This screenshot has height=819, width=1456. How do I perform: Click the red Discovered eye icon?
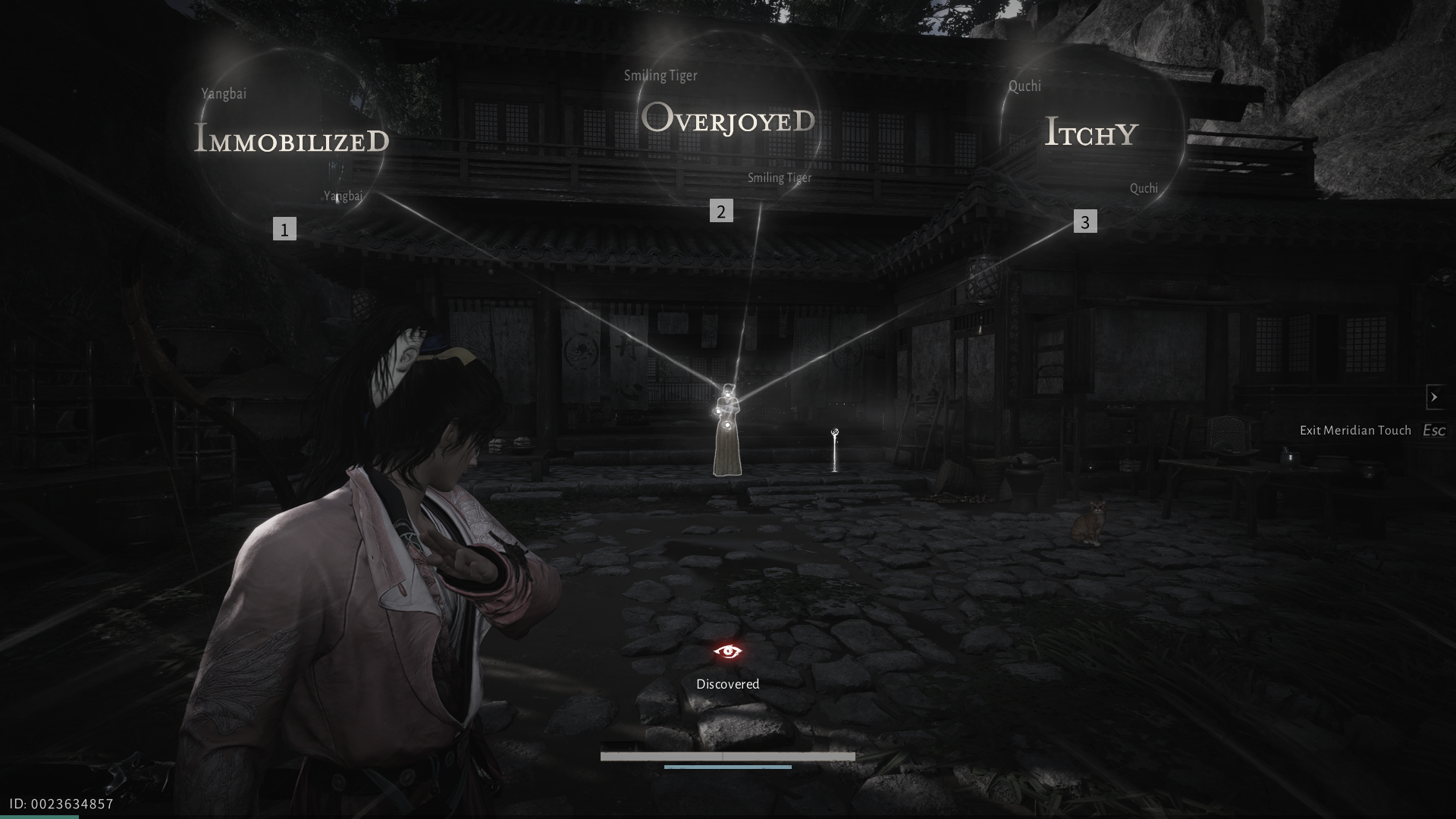point(727,651)
